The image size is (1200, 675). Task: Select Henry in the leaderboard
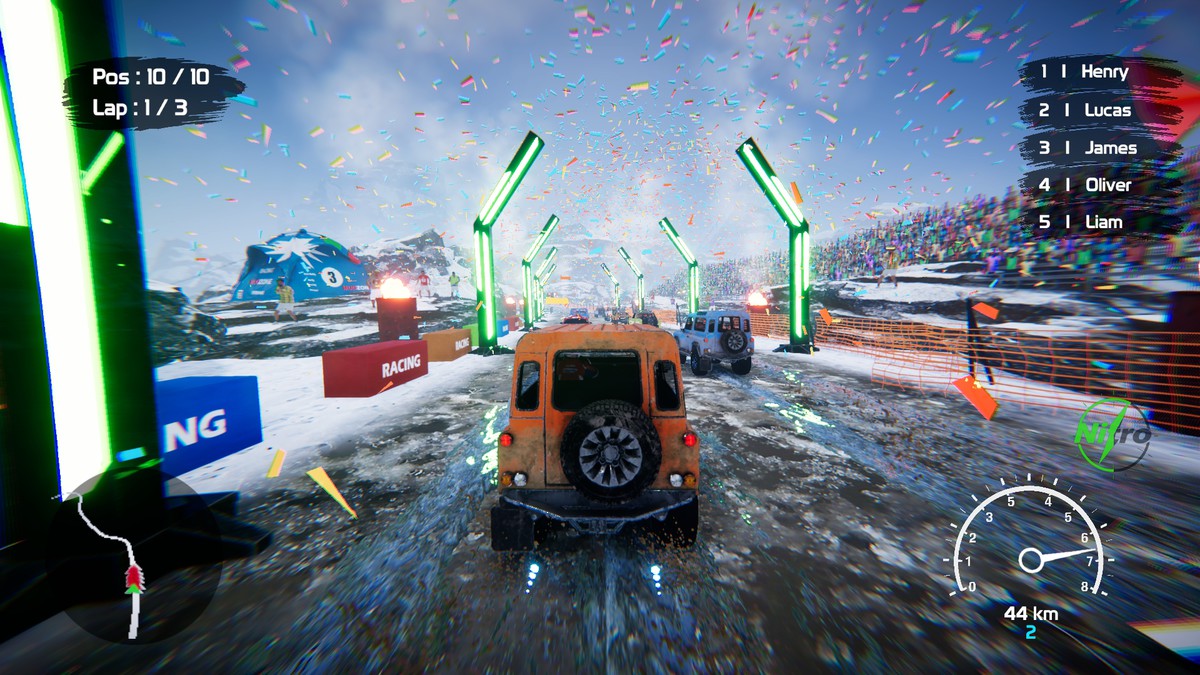(1084, 72)
